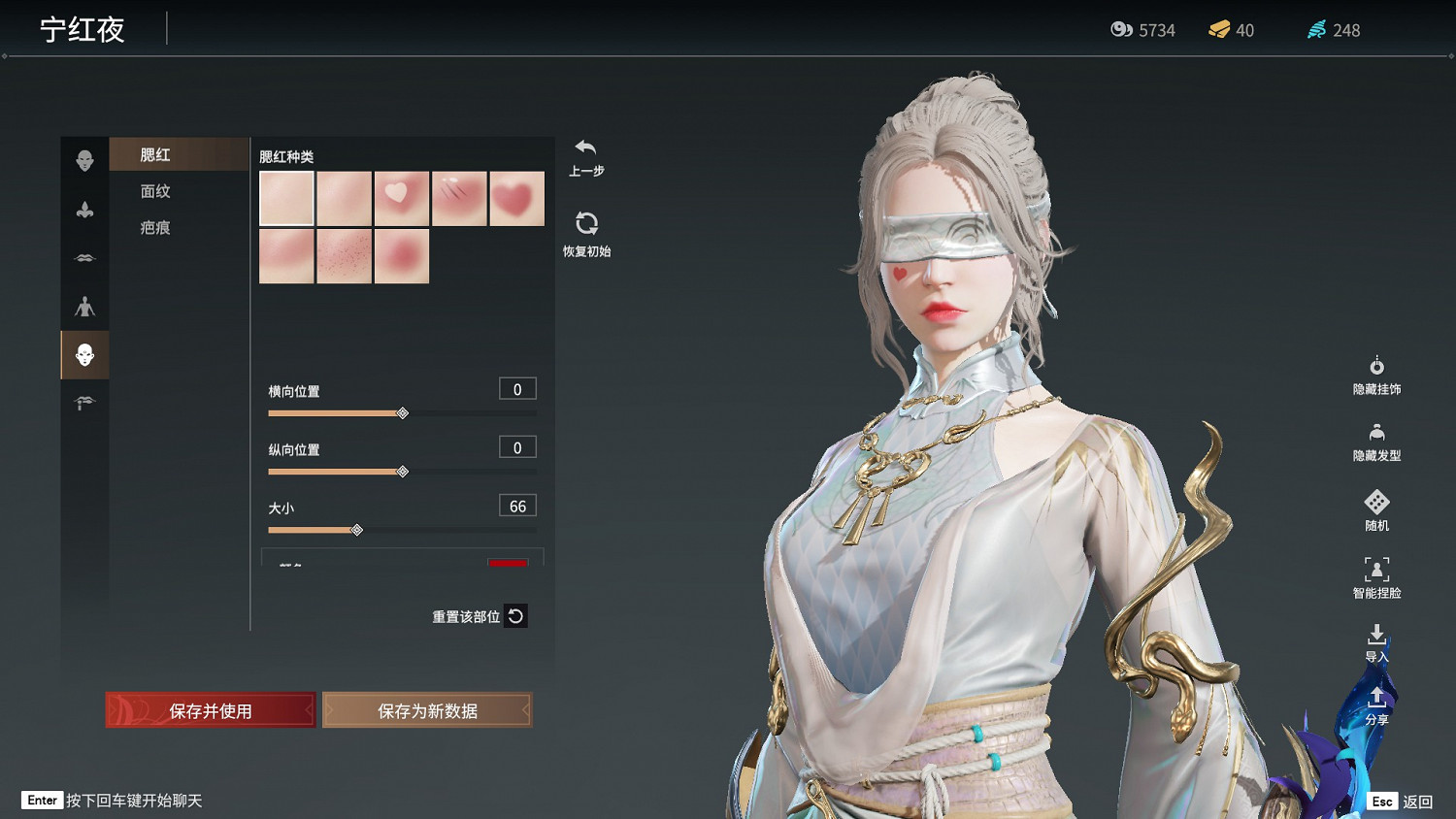Click the 纵向位置 value input box

pyautogui.click(x=517, y=447)
